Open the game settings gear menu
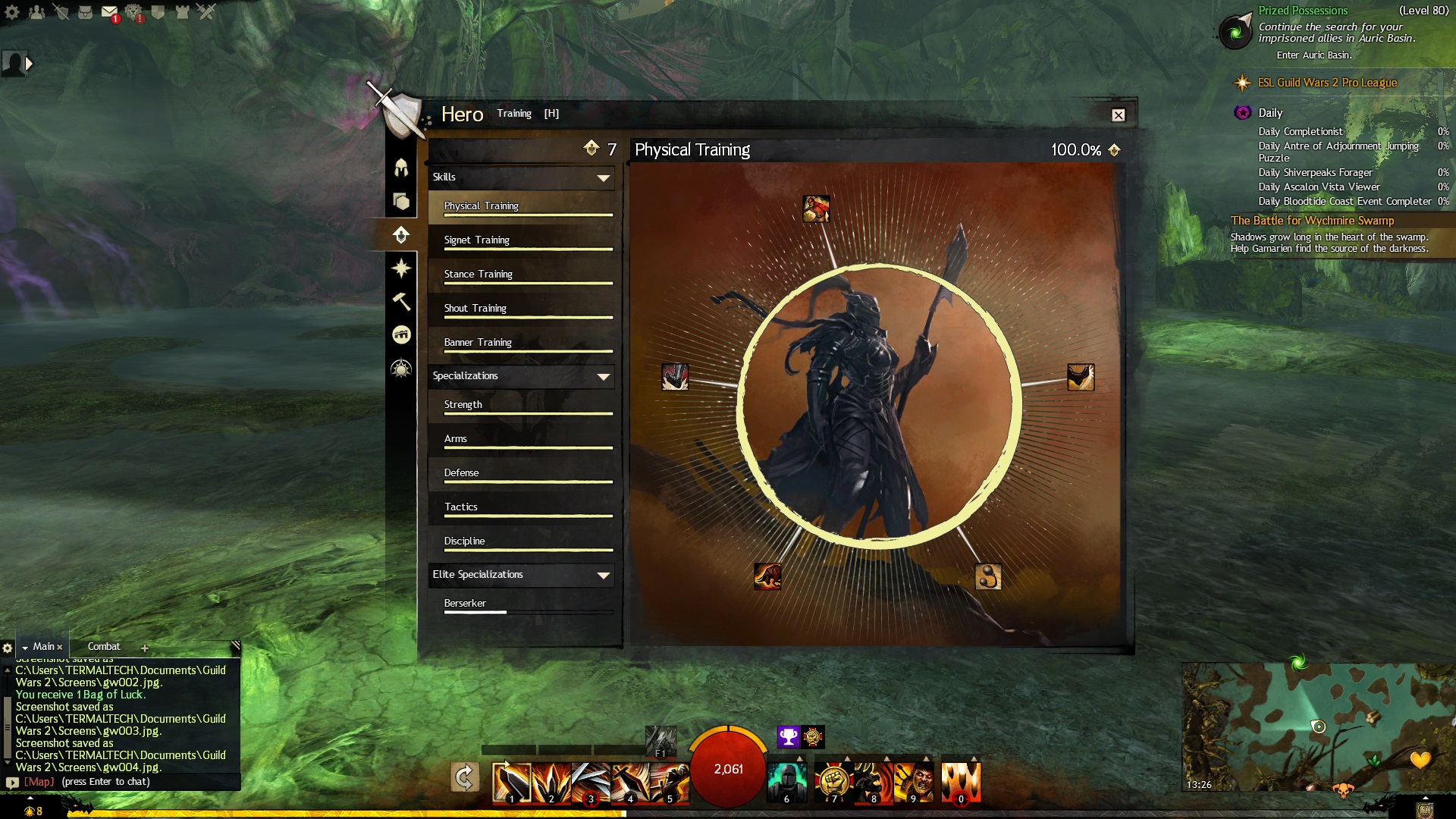 coord(12,12)
